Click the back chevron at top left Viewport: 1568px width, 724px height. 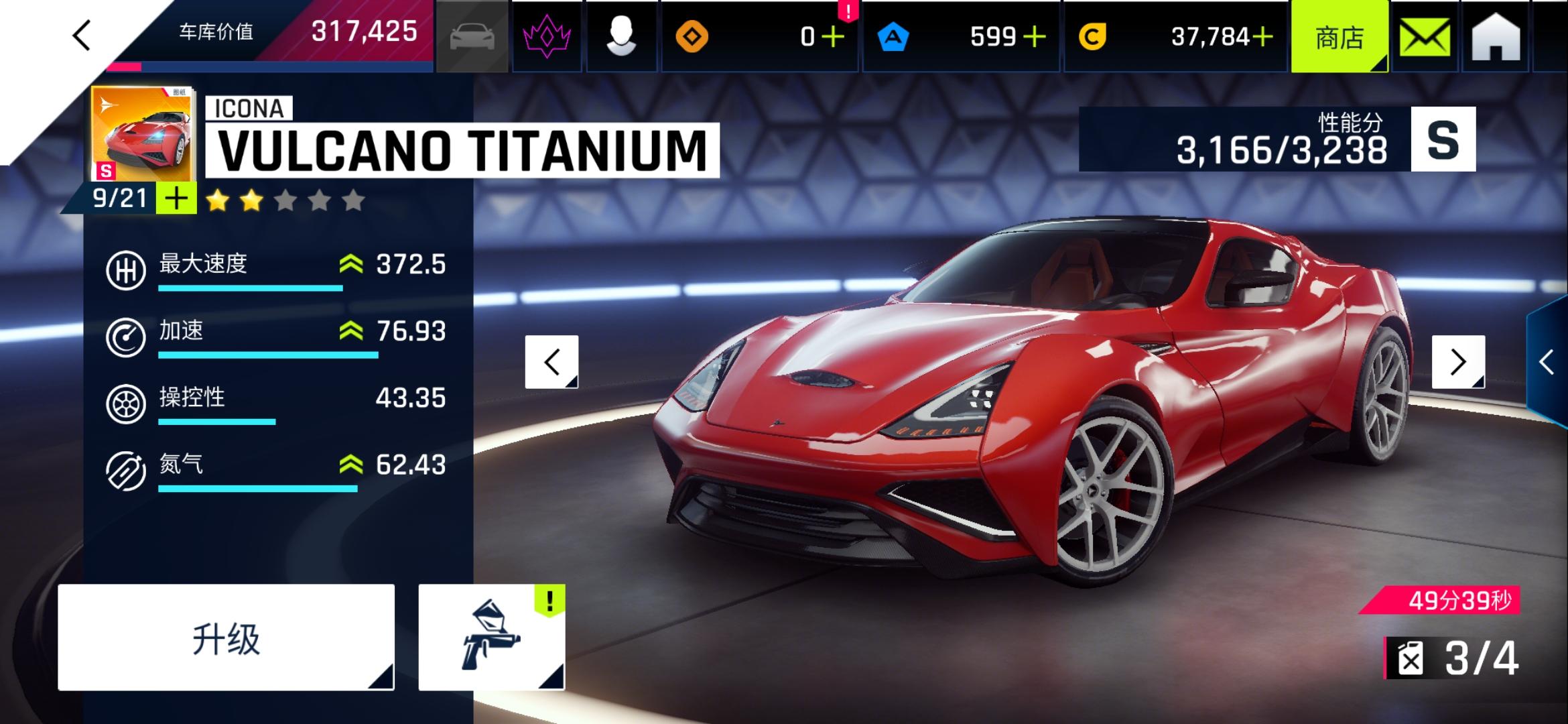[82, 34]
